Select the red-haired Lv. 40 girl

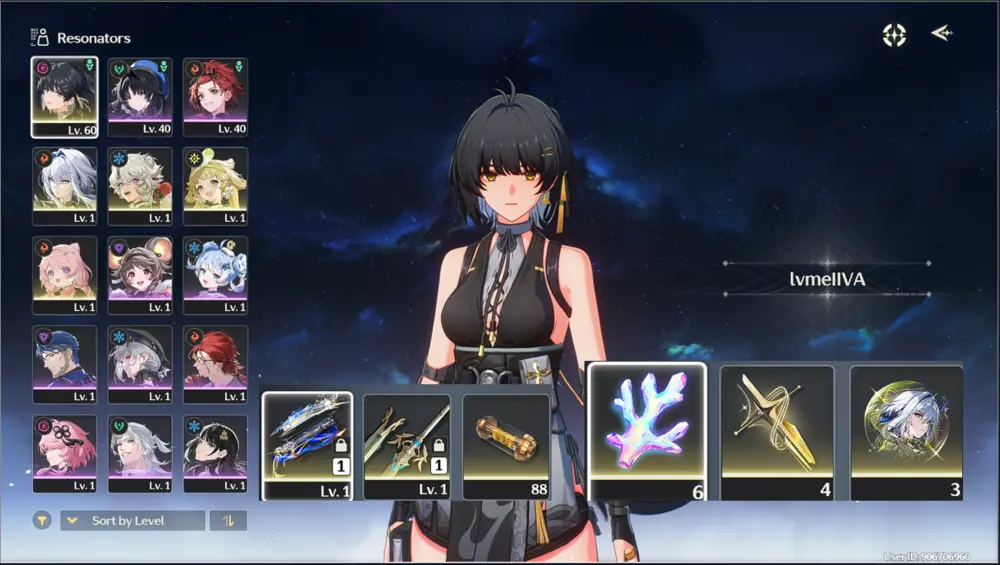[215, 96]
